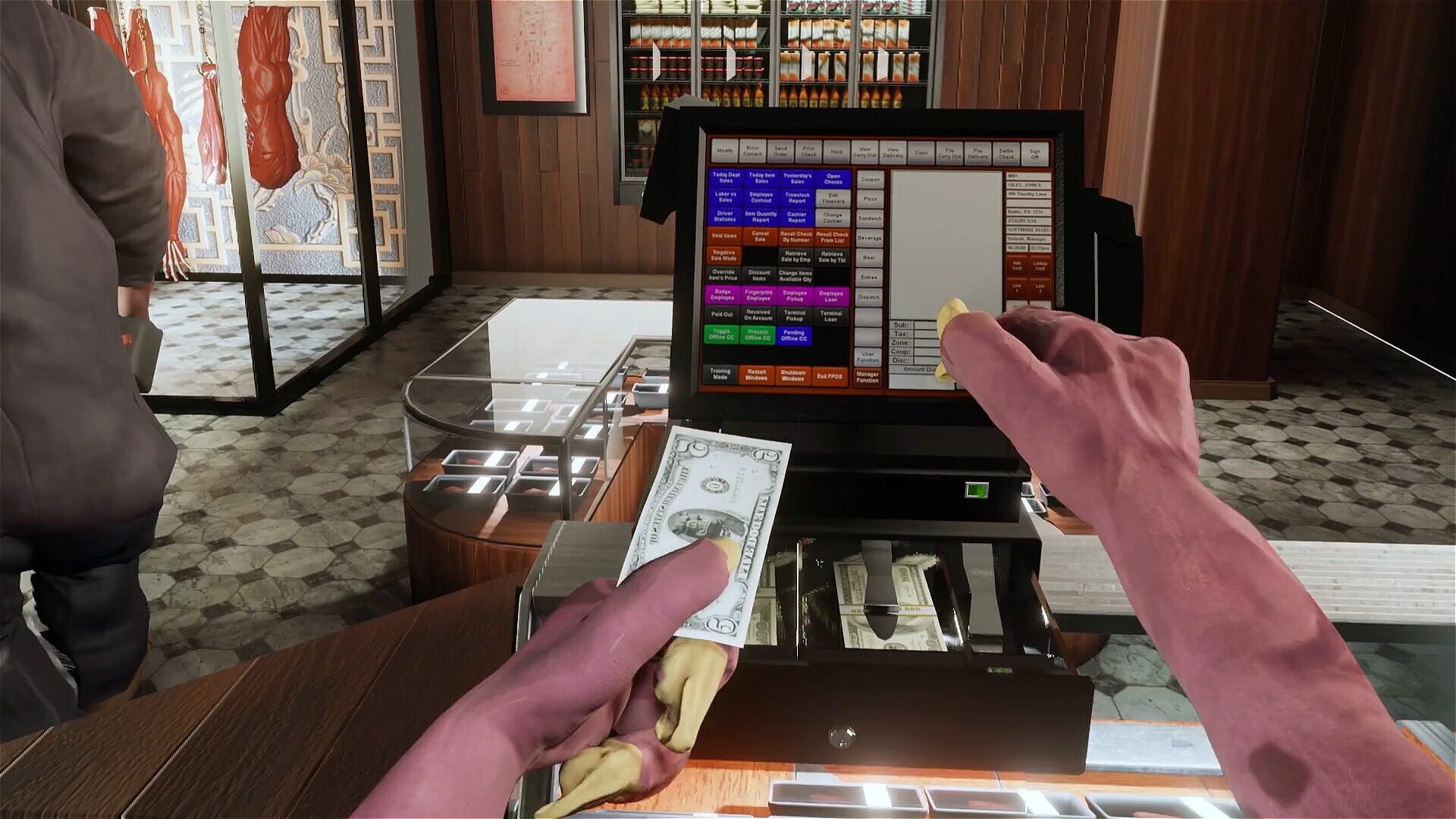1456x819 pixels.
Task: Open Recall Check From List
Action: [832, 237]
